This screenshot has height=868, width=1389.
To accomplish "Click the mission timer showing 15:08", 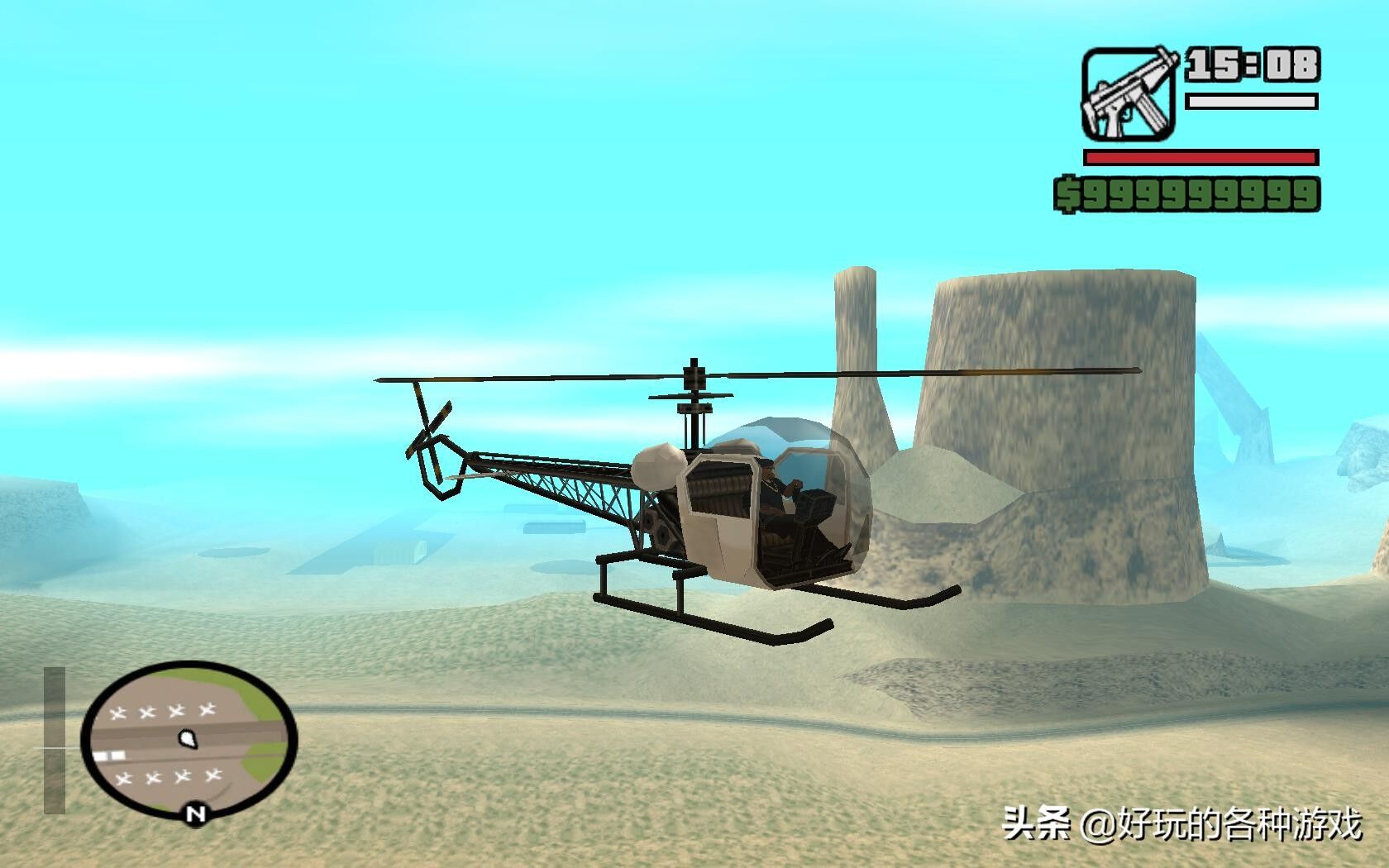I will tap(1253, 62).
